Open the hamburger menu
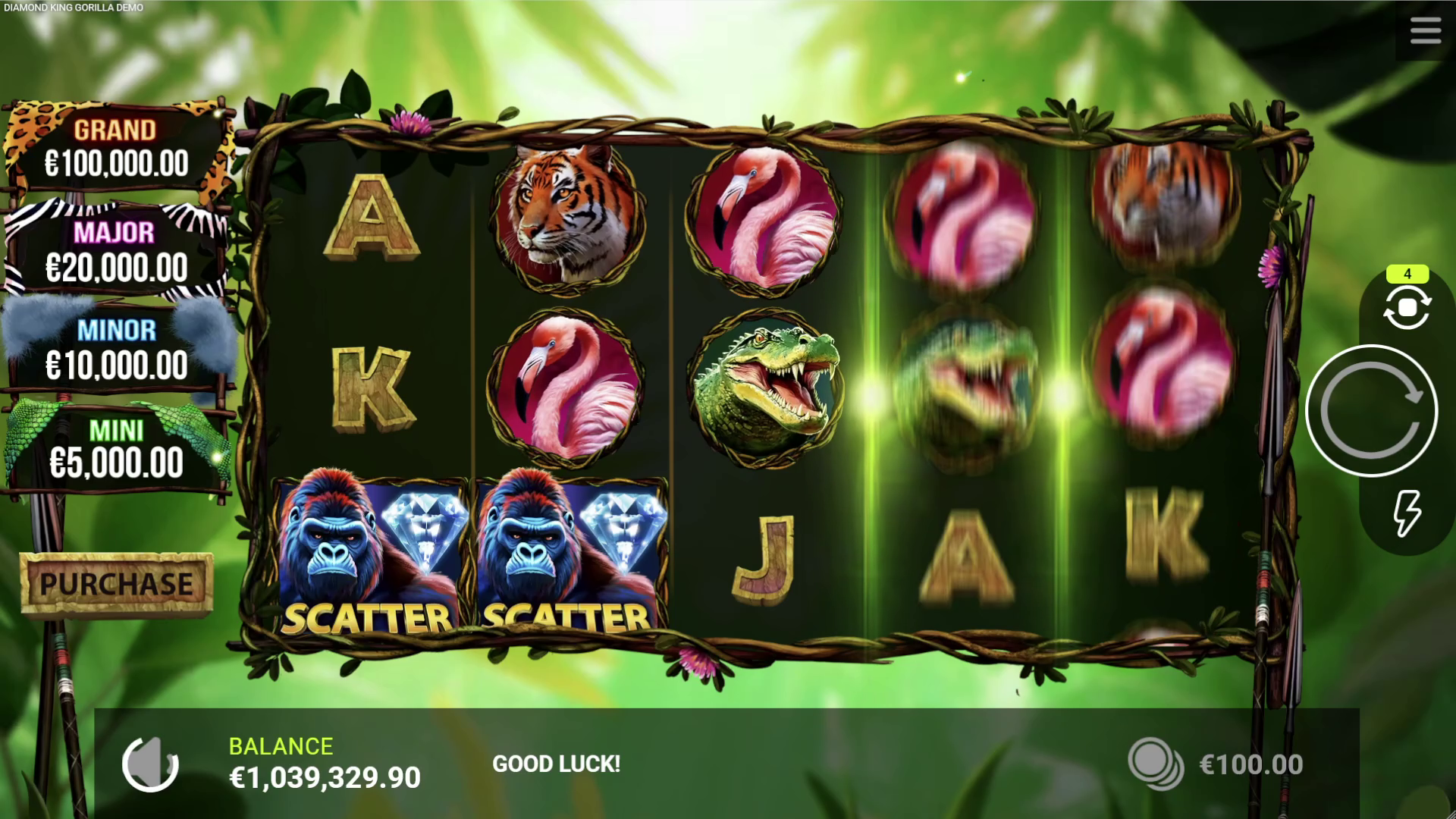The height and width of the screenshot is (819, 1456). pyautogui.click(x=1425, y=32)
